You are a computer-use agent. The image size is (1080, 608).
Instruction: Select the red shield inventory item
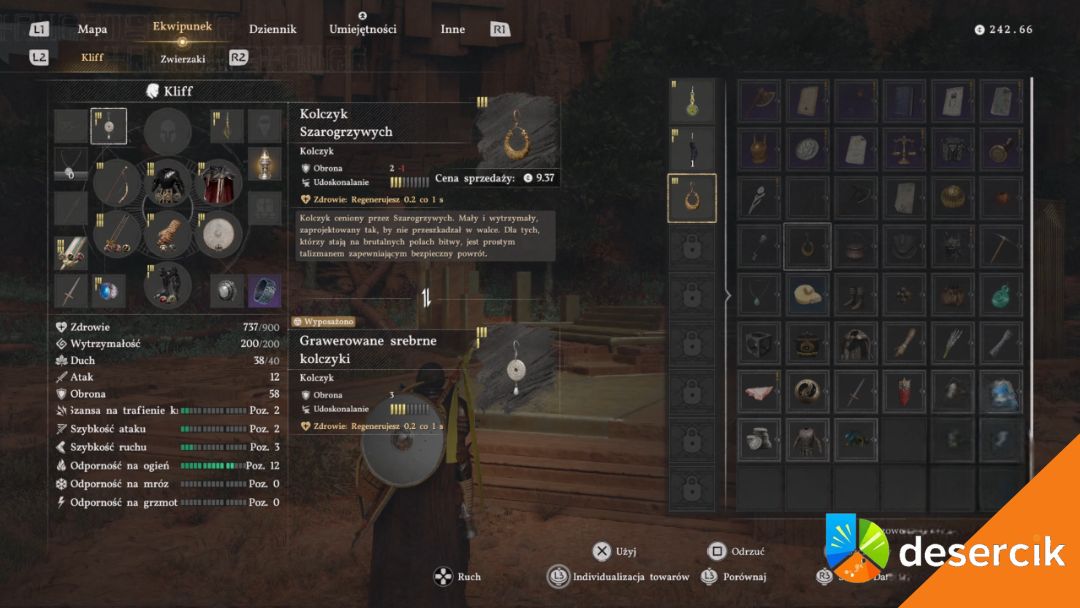pos(906,392)
